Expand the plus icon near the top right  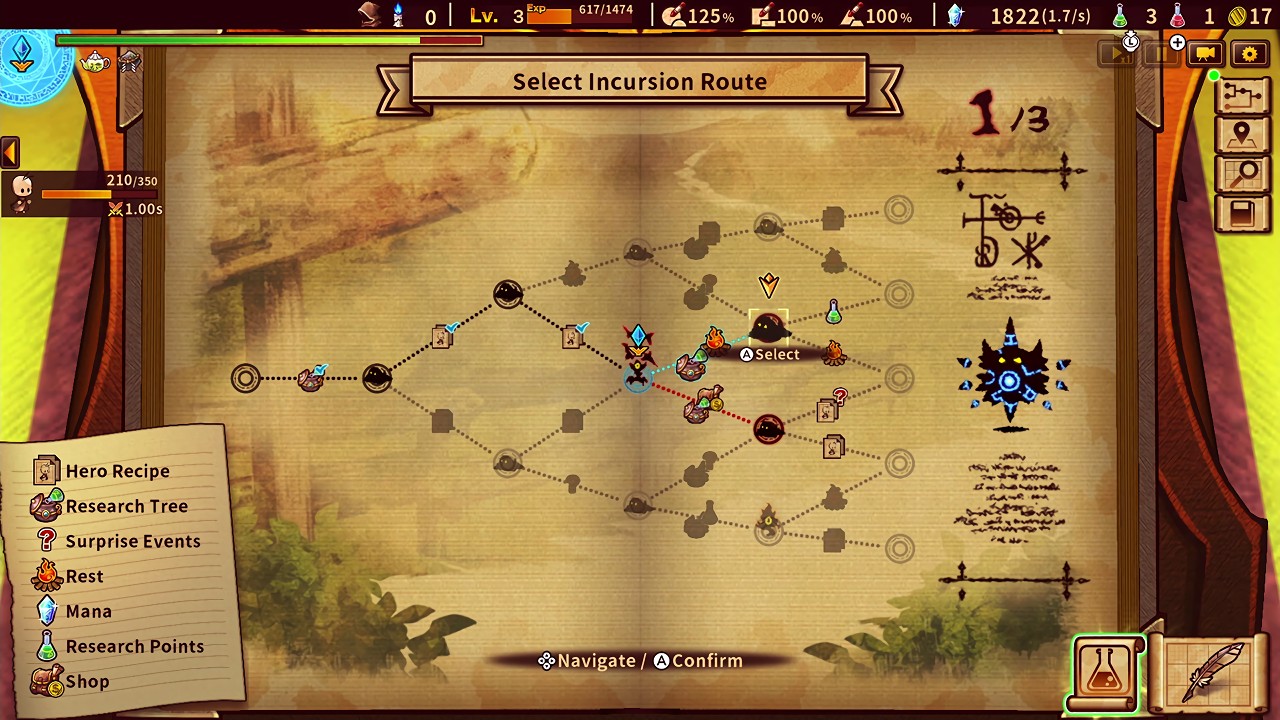coord(1177,43)
